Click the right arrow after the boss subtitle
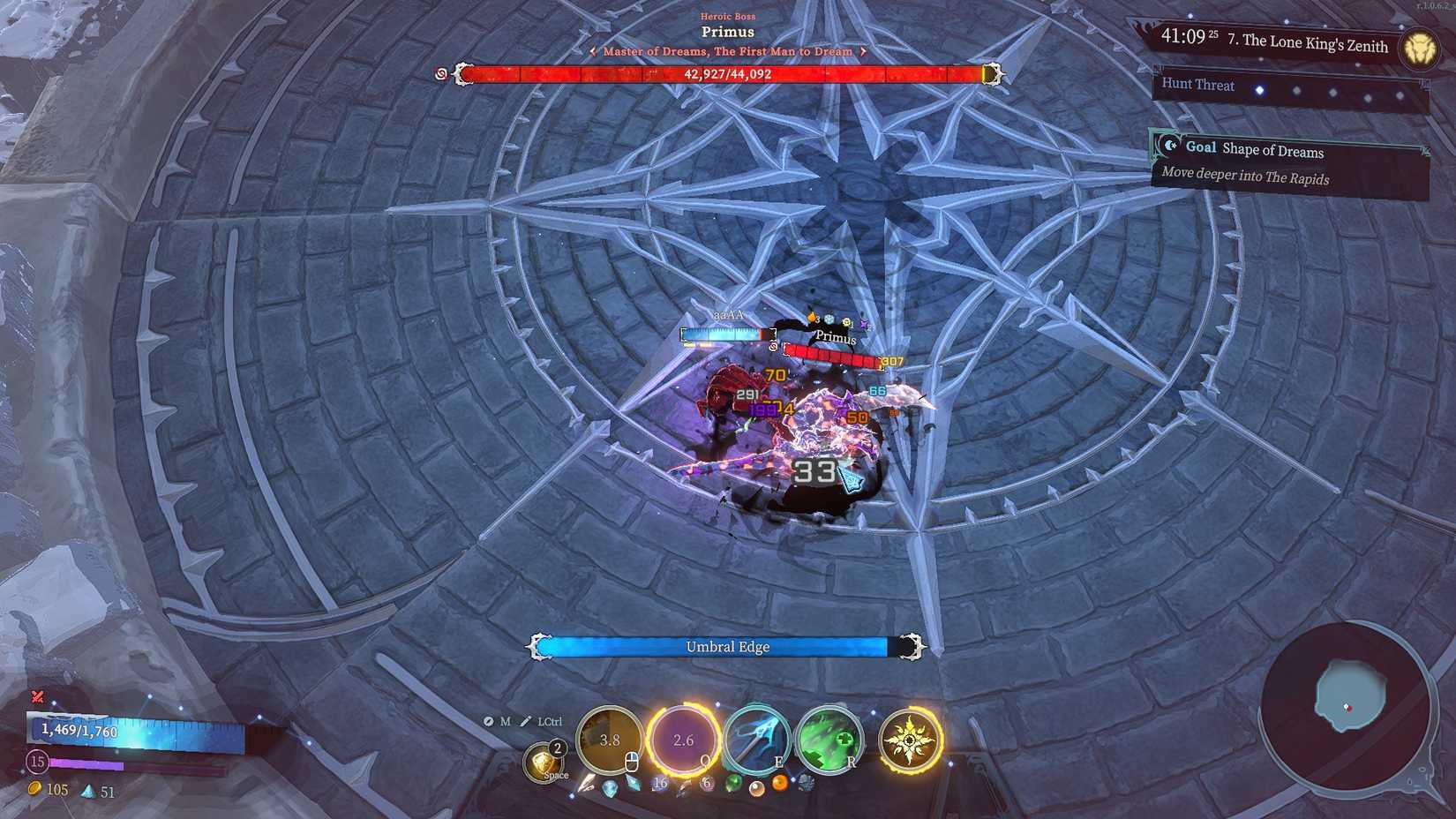1456x819 pixels. [x=862, y=51]
